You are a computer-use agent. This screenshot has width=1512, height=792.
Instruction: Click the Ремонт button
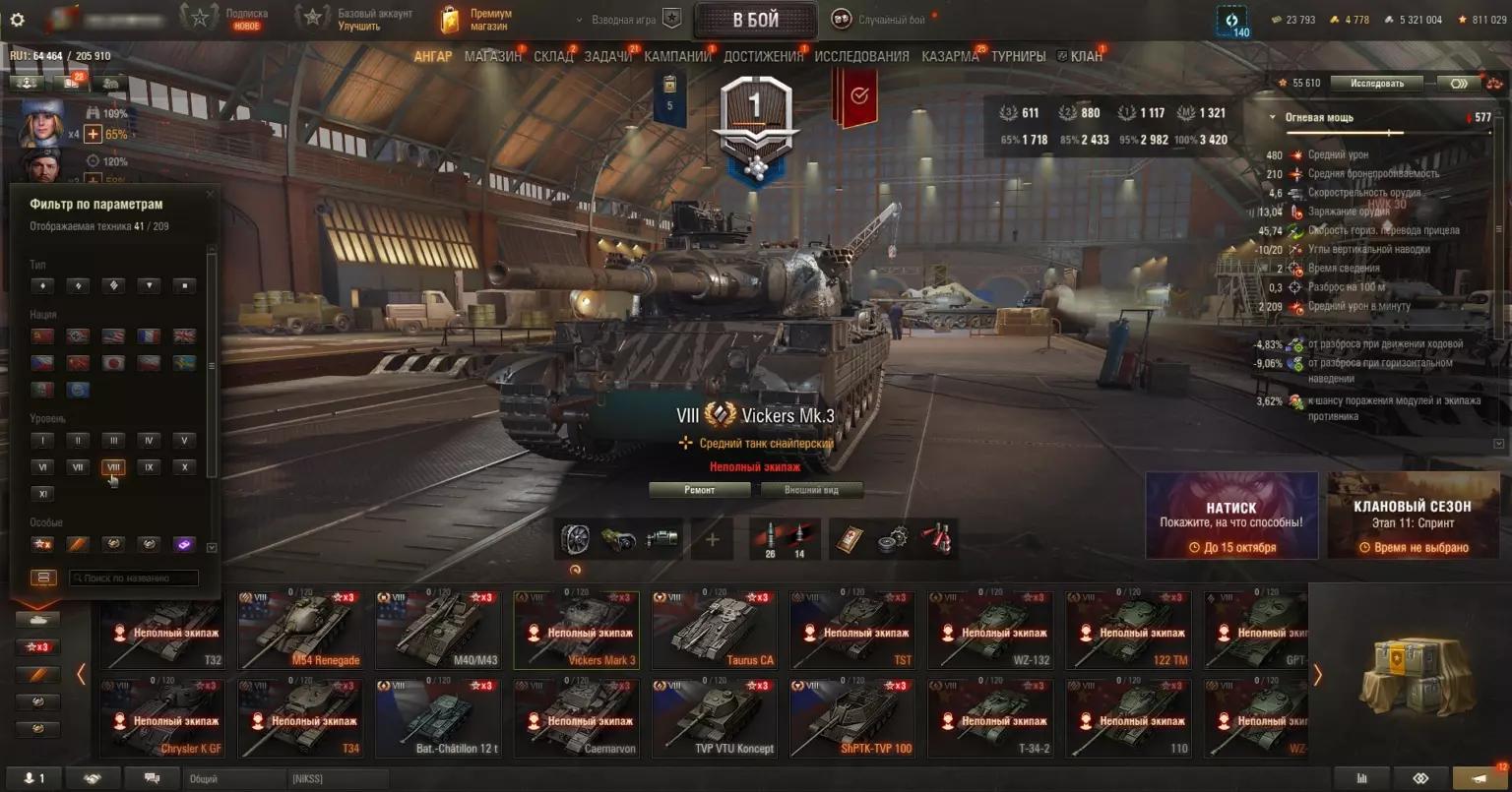coord(699,490)
